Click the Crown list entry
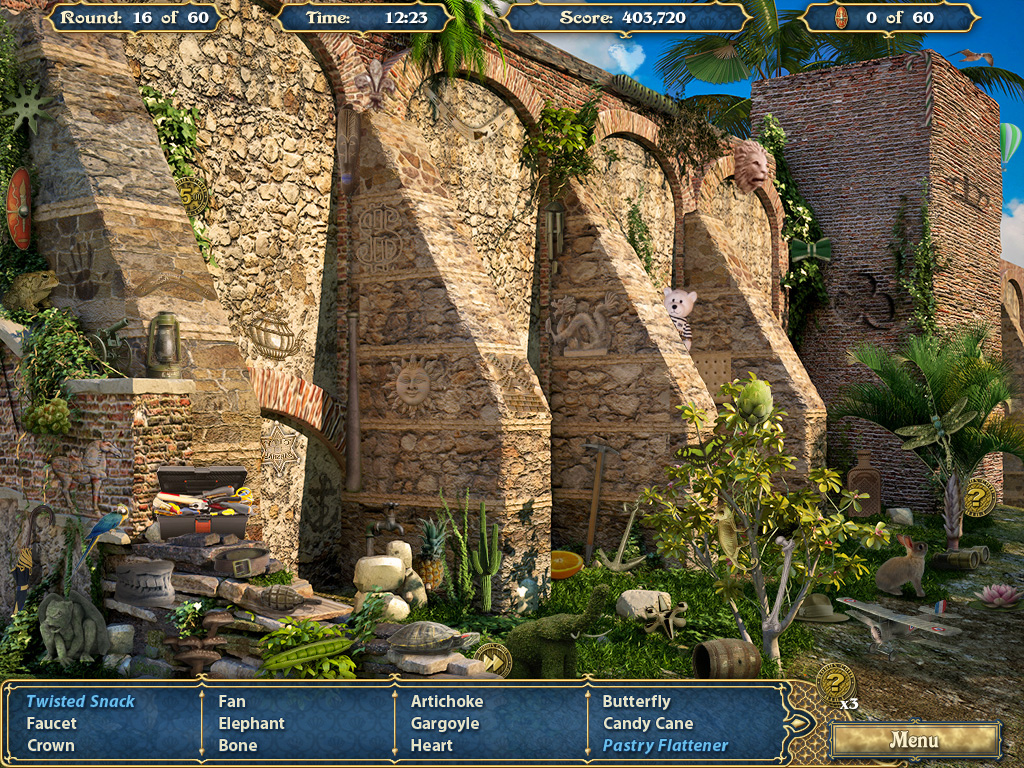 tap(51, 745)
